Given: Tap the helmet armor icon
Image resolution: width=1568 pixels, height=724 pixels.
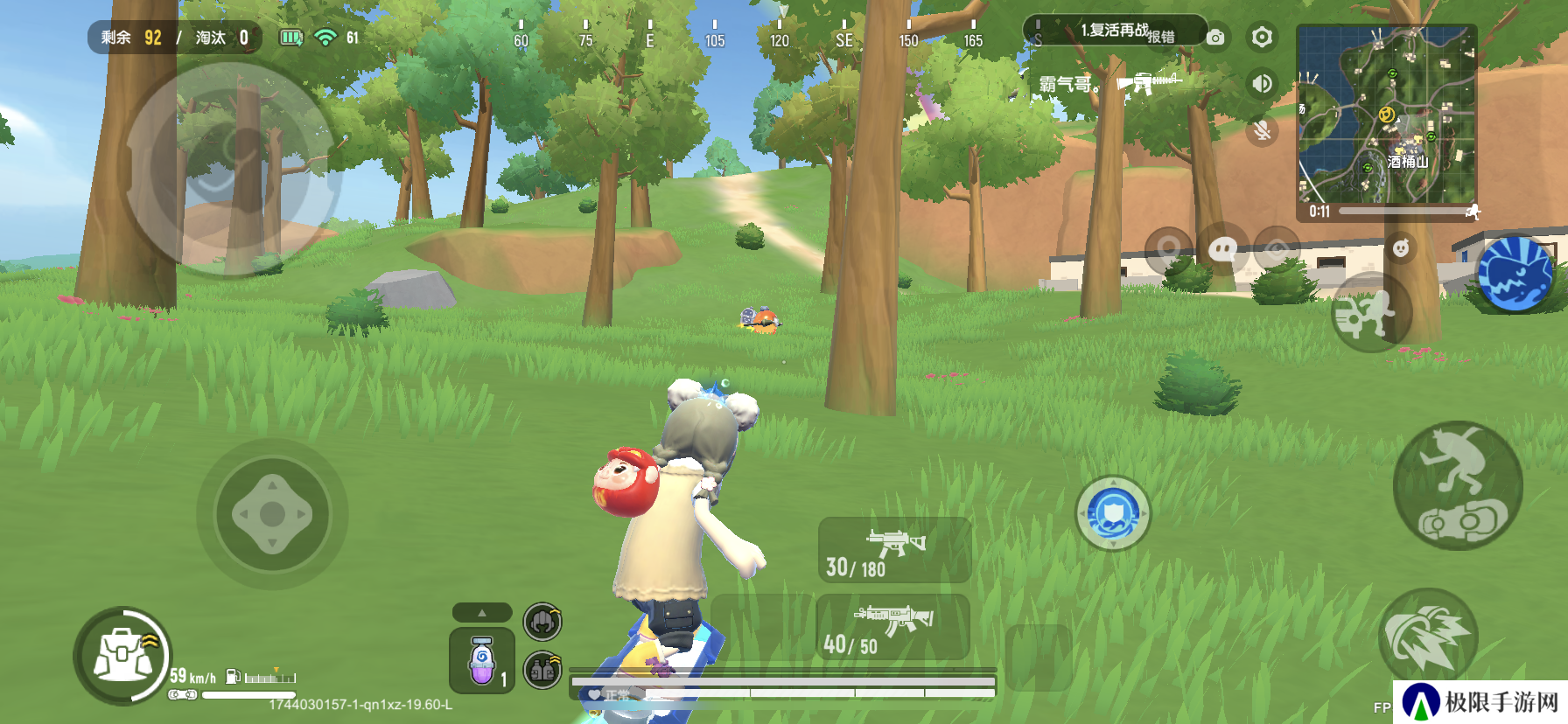Looking at the screenshot, I should [x=542, y=622].
